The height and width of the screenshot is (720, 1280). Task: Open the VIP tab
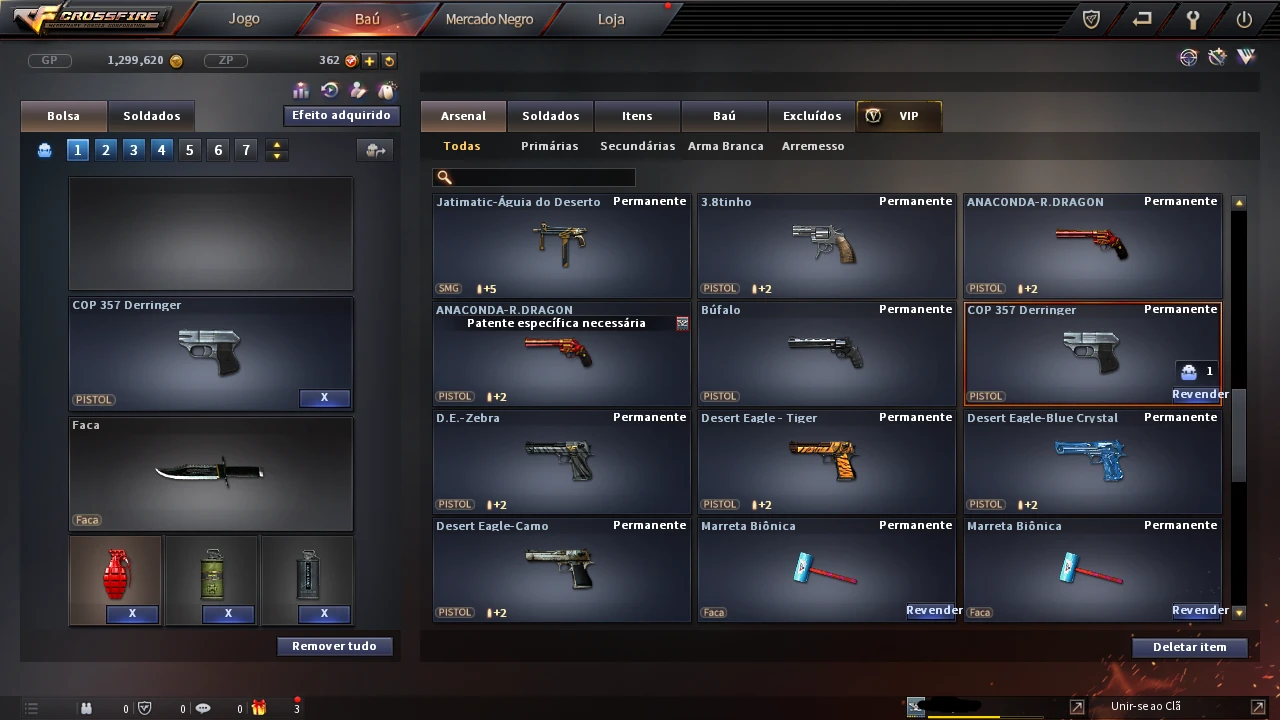tap(898, 116)
